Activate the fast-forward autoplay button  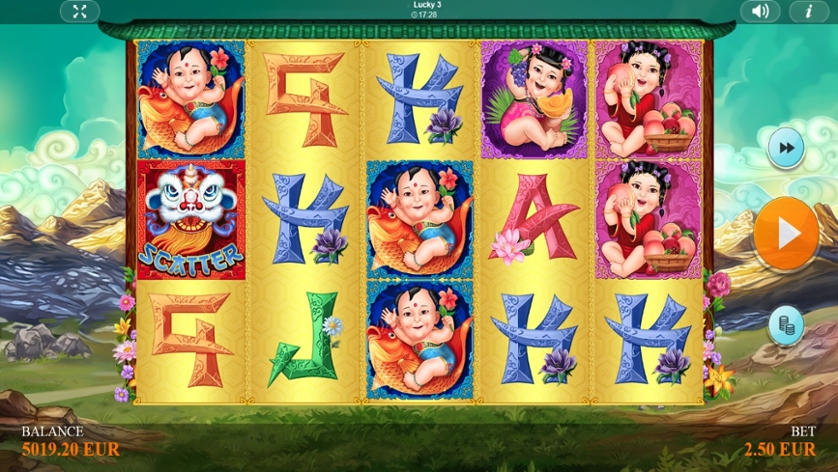point(786,148)
